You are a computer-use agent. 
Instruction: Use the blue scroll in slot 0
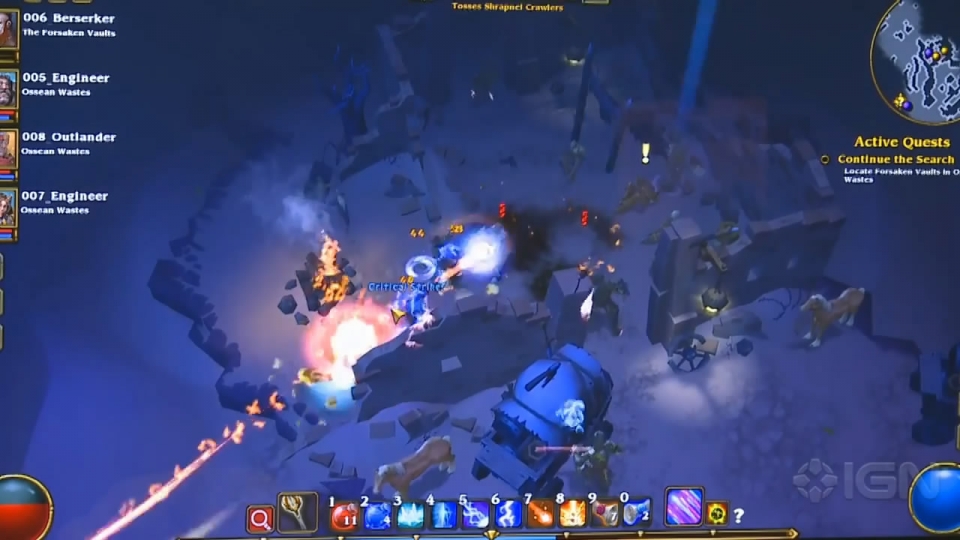point(638,516)
